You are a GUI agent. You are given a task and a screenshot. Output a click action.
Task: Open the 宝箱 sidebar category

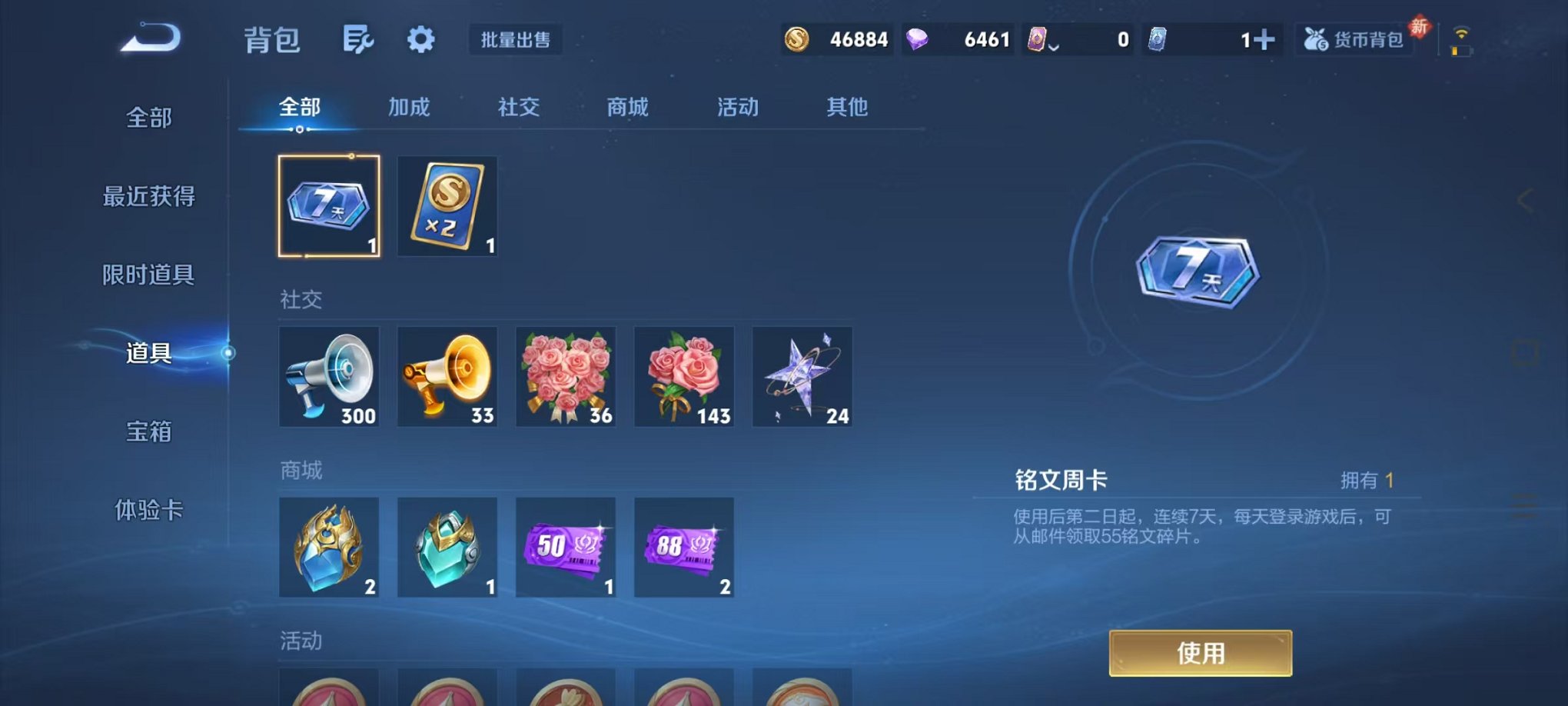[148, 433]
